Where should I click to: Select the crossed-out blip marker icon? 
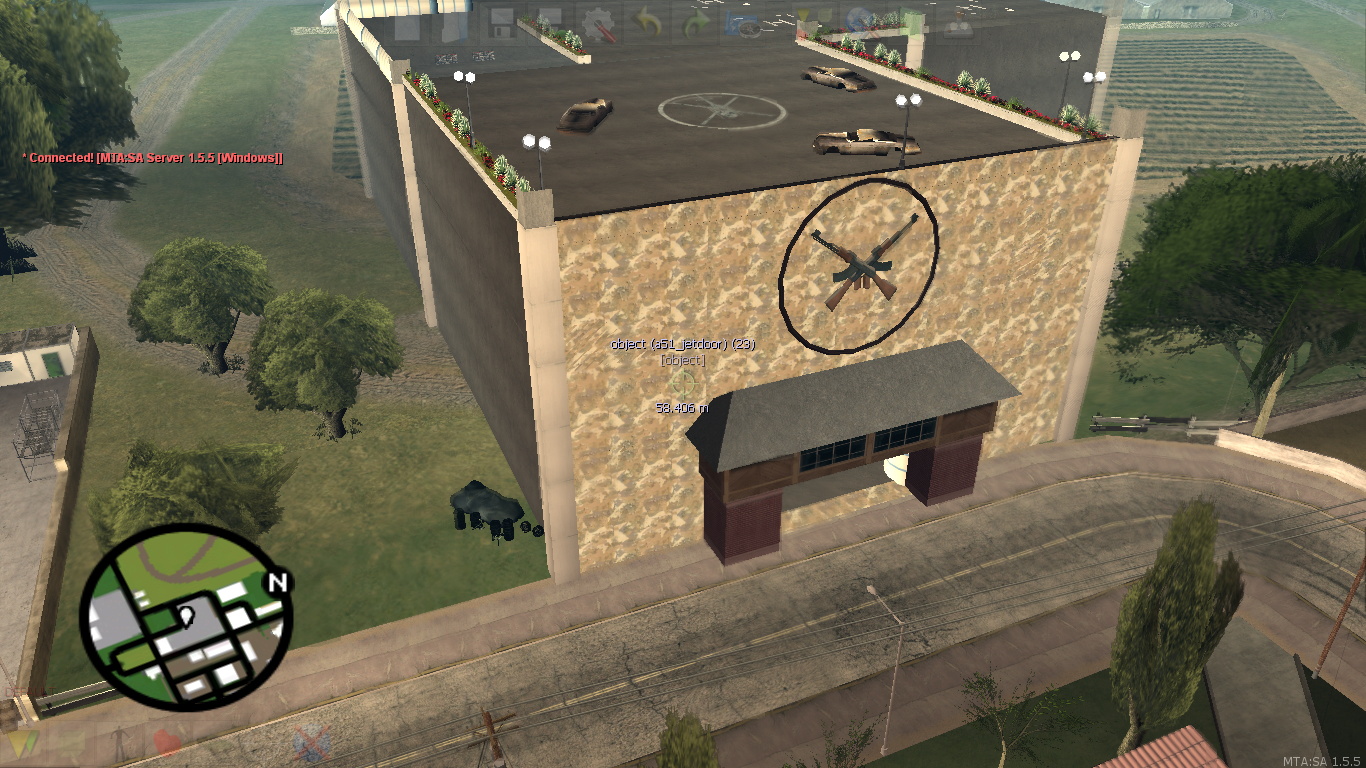click(x=312, y=742)
